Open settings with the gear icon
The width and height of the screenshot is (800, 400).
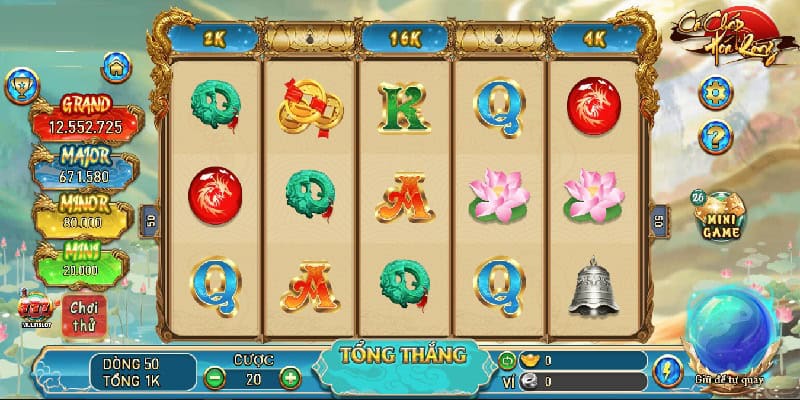pos(713,93)
